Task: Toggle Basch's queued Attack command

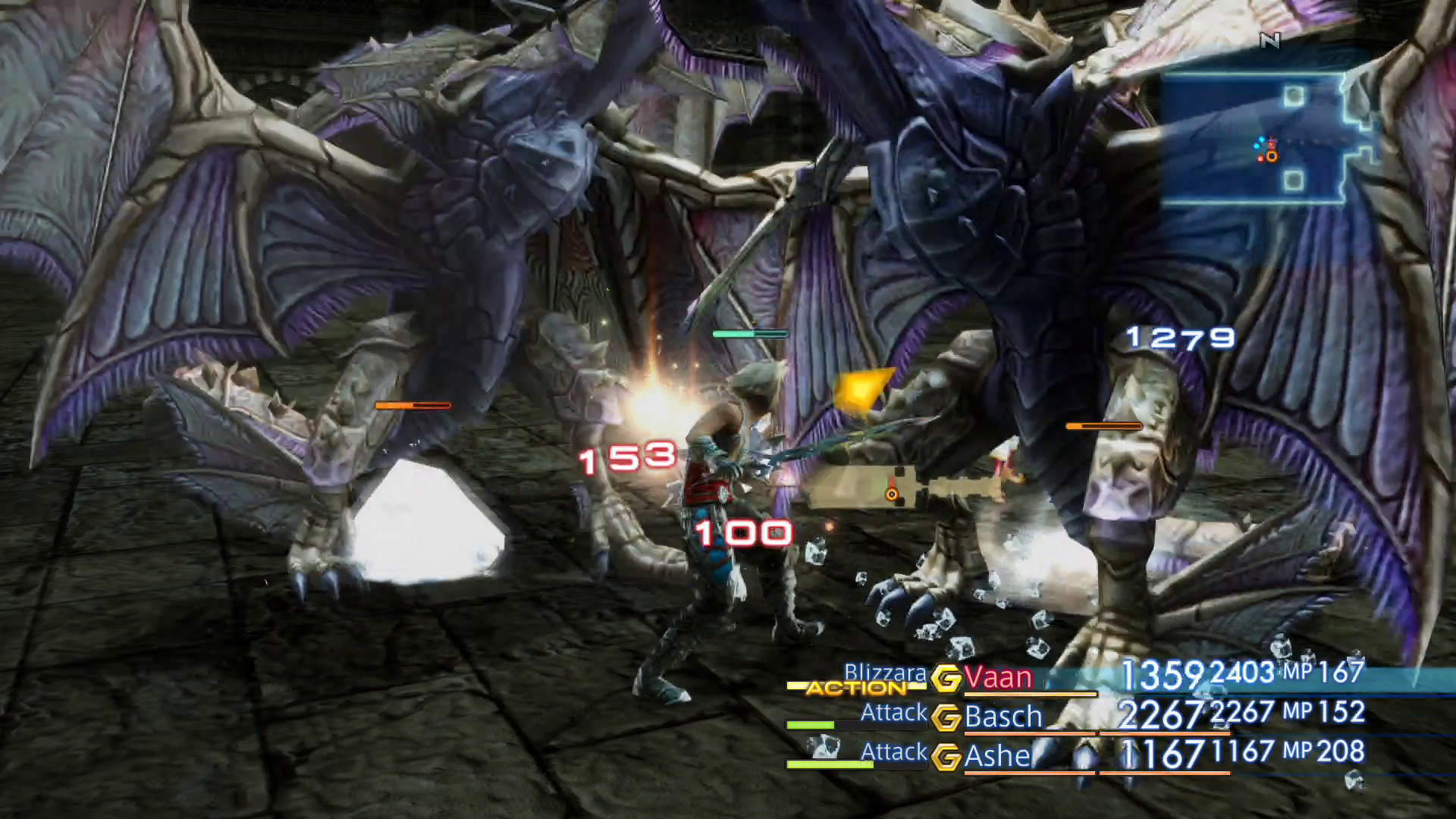Action: 893,713
